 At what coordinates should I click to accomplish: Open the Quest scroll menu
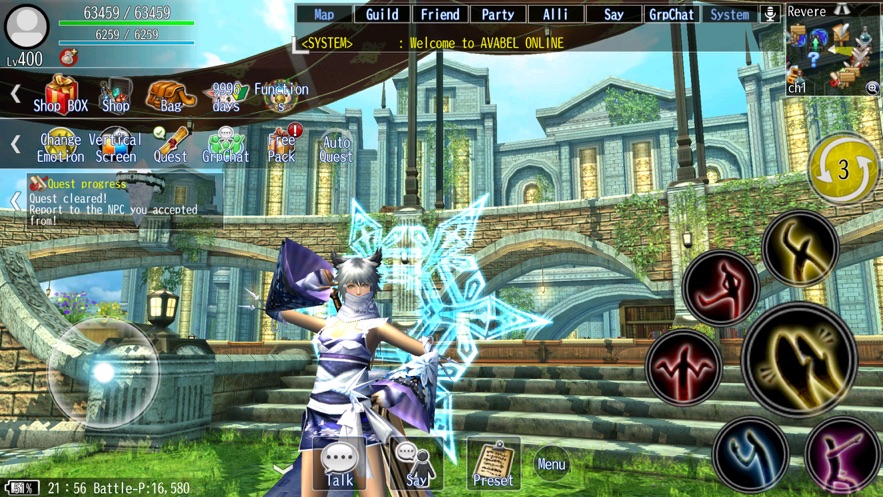170,146
